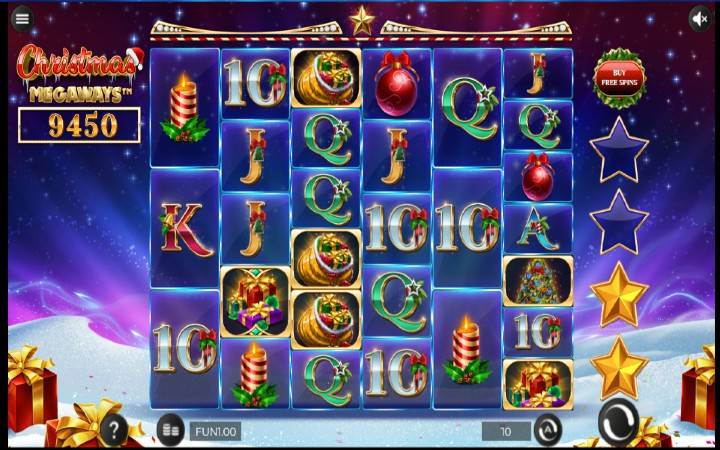
Task: Spin the reels with the round spin button
Action: 619,425
